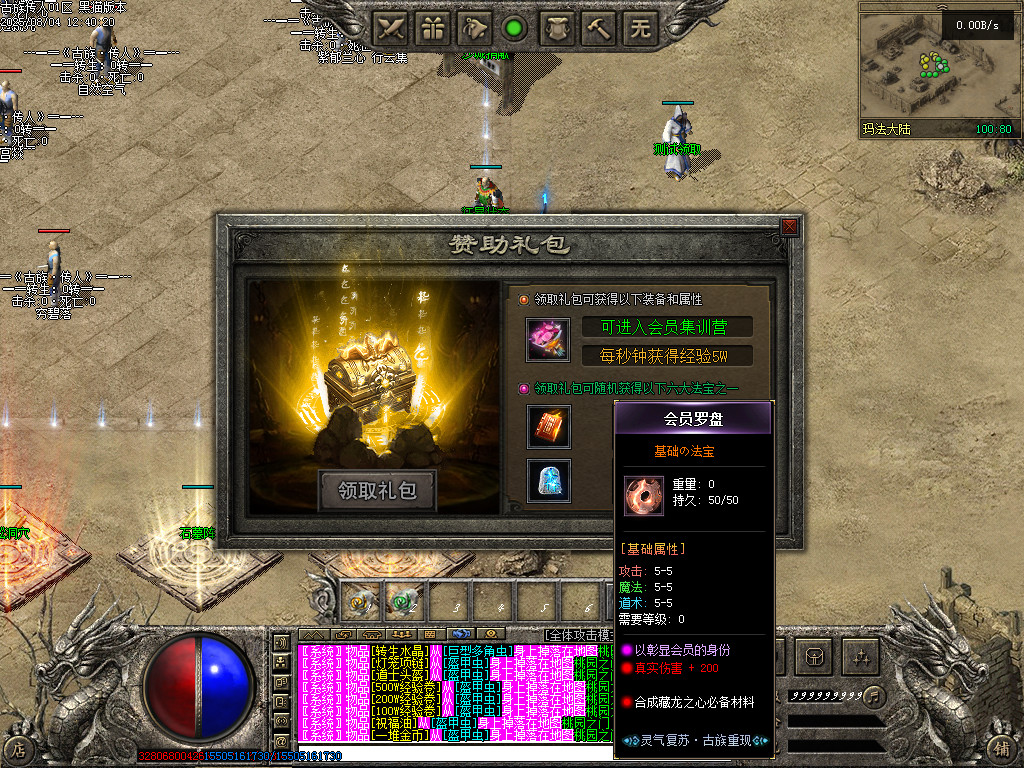Toggle the music note sound button

(874, 695)
